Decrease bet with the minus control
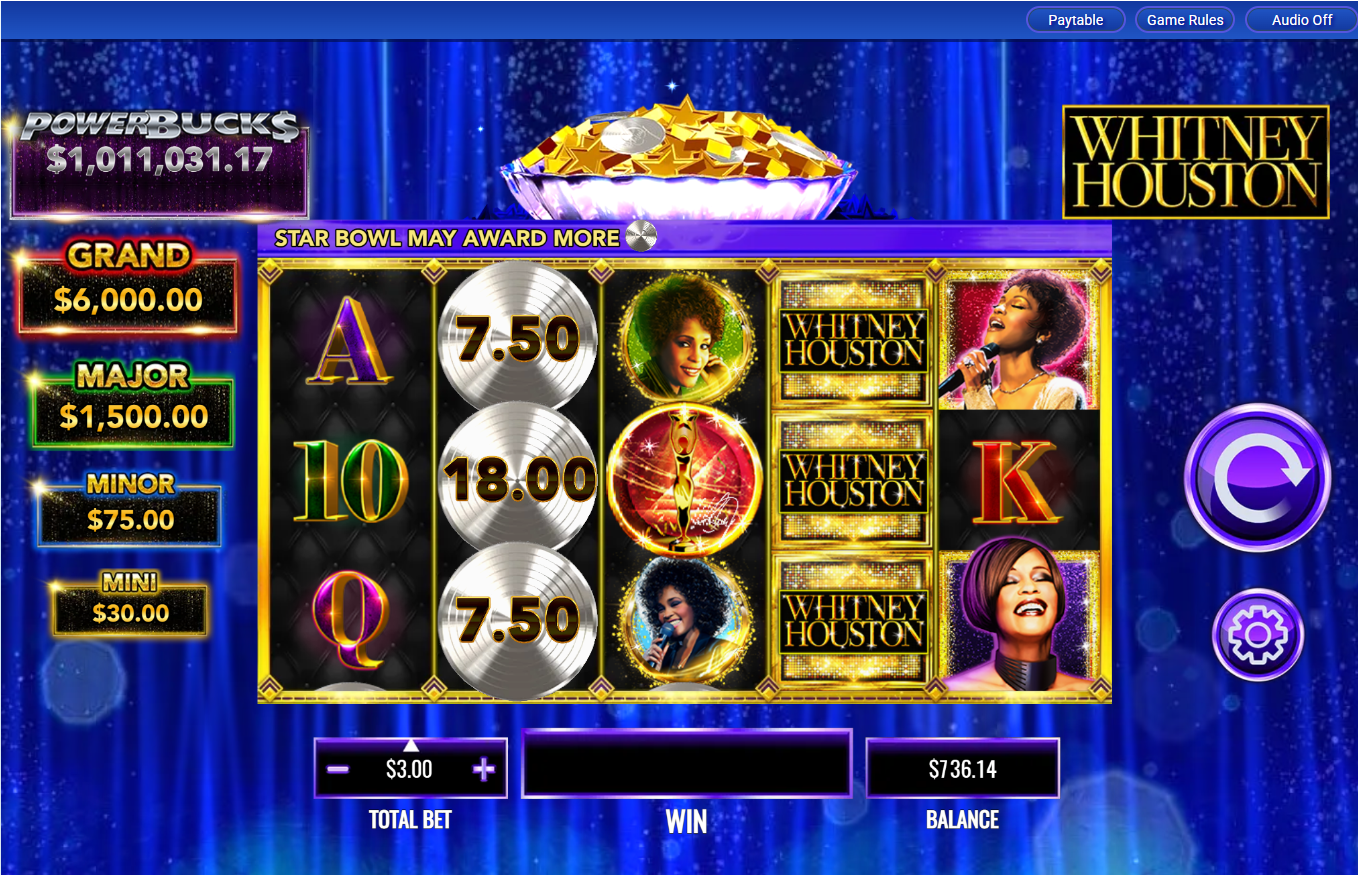The height and width of the screenshot is (875, 1358). tap(336, 768)
